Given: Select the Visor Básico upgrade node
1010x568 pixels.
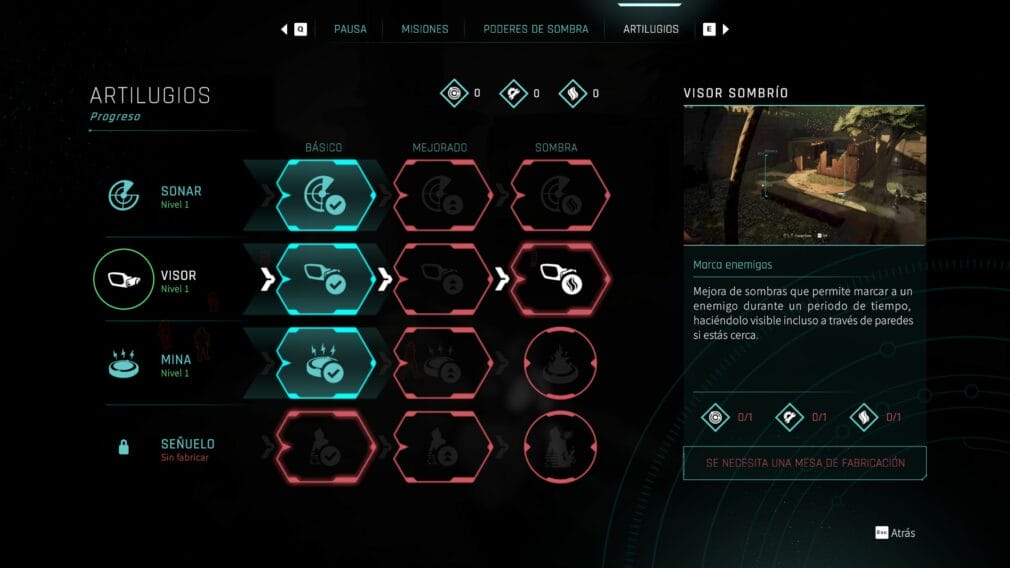Looking at the screenshot, I should click(325, 280).
